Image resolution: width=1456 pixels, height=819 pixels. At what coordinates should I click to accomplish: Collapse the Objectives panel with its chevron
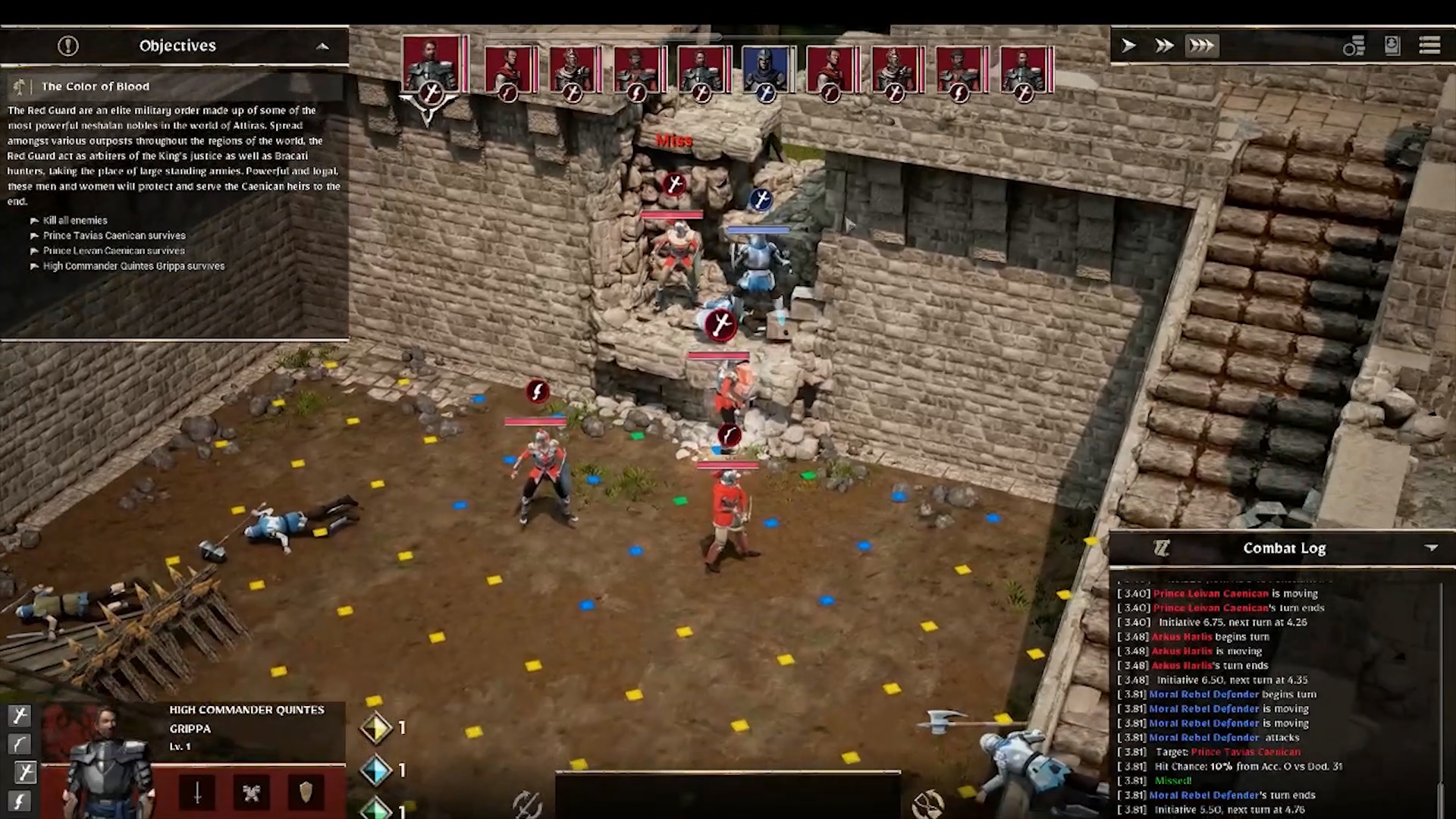(x=322, y=47)
